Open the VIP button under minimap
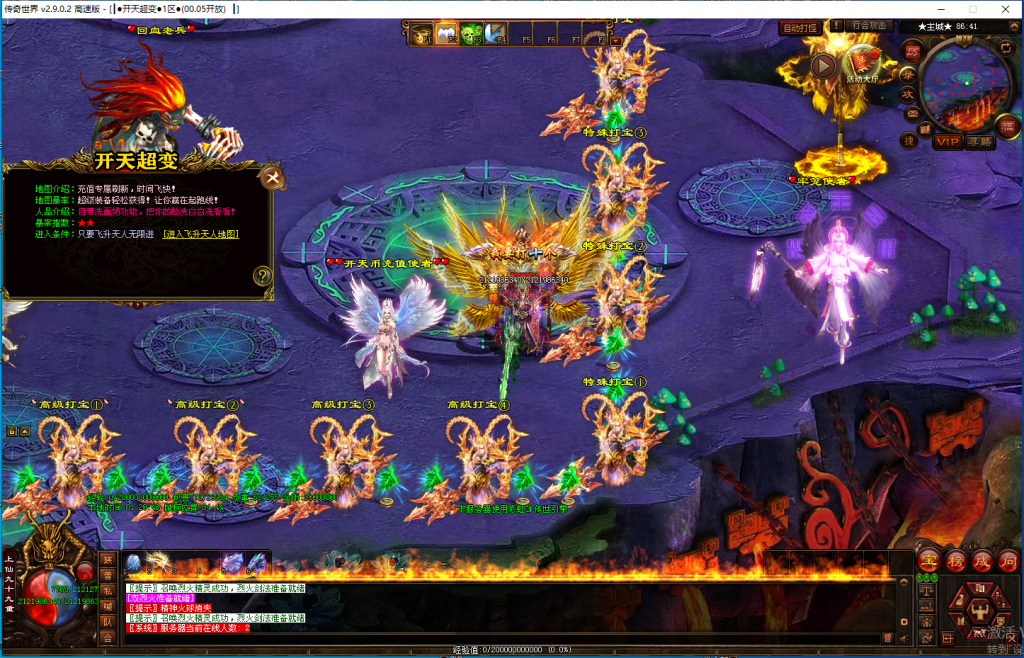The image size is (1024, 658). 947,142
